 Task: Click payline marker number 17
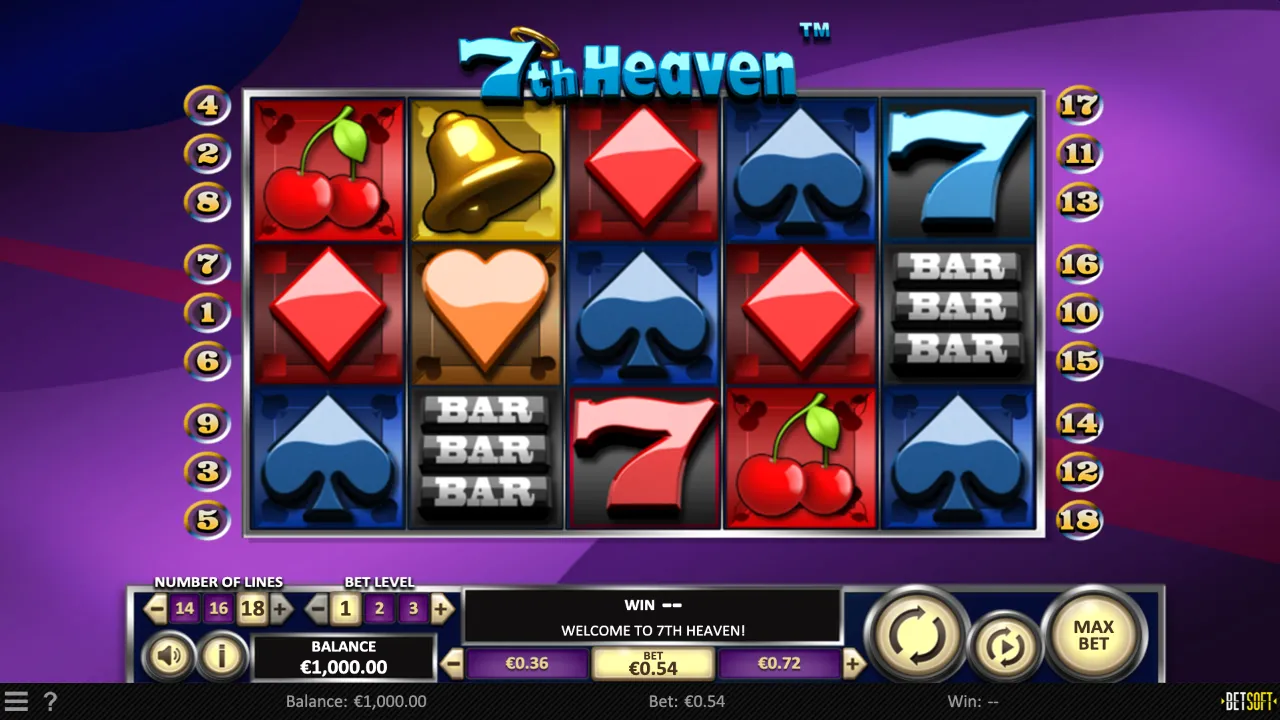1078,104
